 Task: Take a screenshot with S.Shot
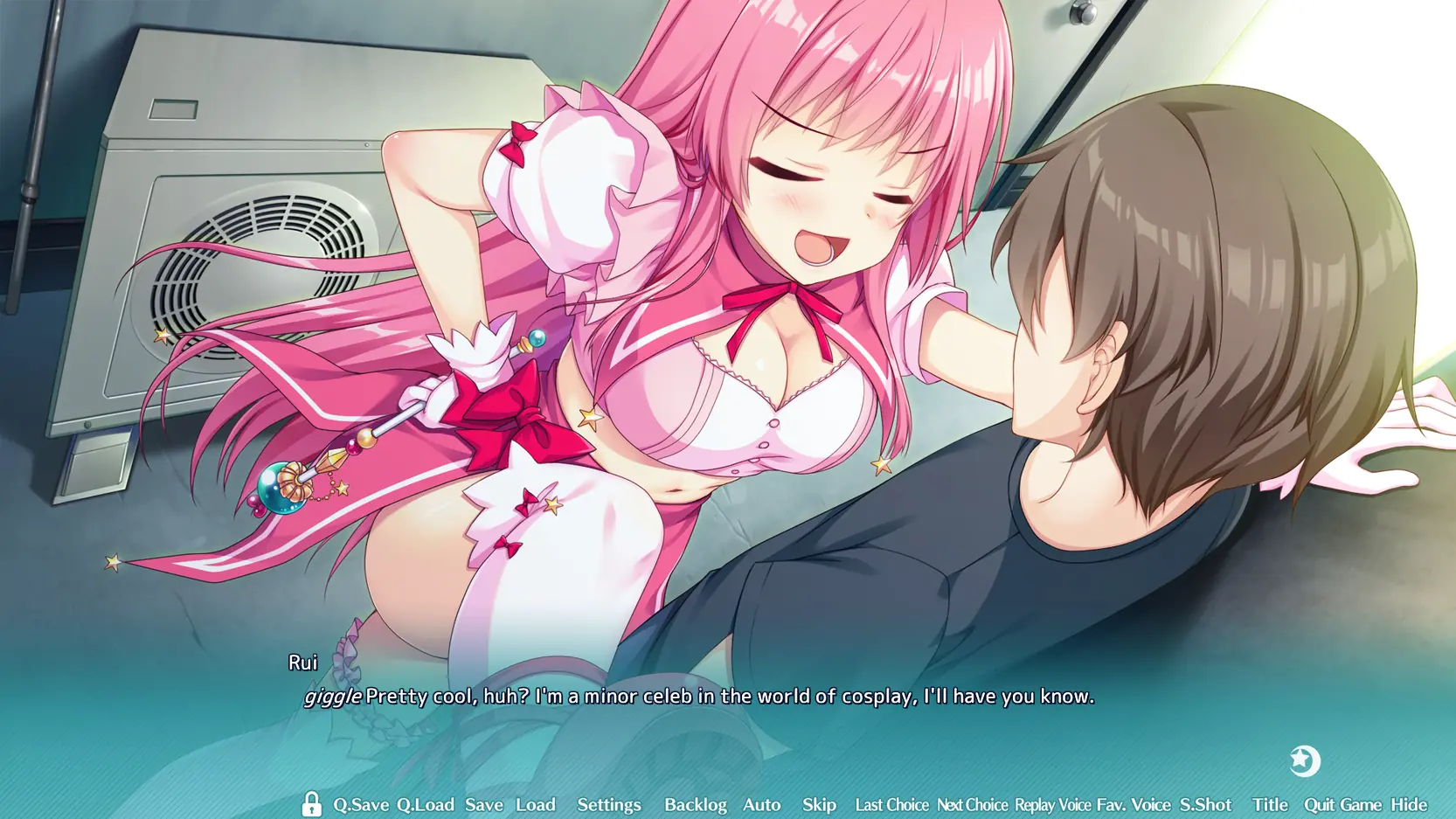tap(1205, 805)
